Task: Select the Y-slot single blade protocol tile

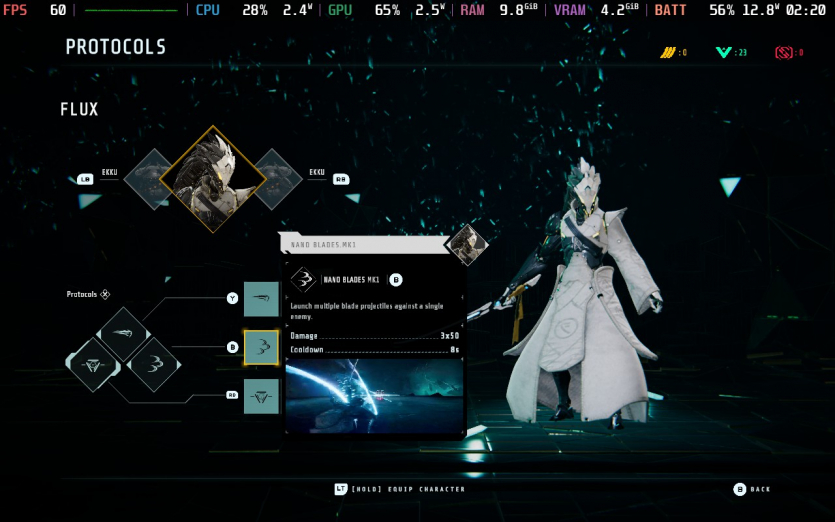Action: pos(261,299)
